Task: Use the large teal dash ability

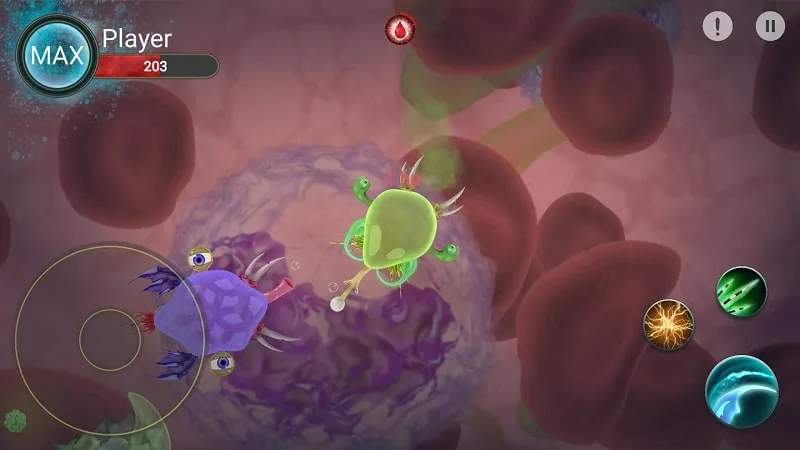Action: 742,392
